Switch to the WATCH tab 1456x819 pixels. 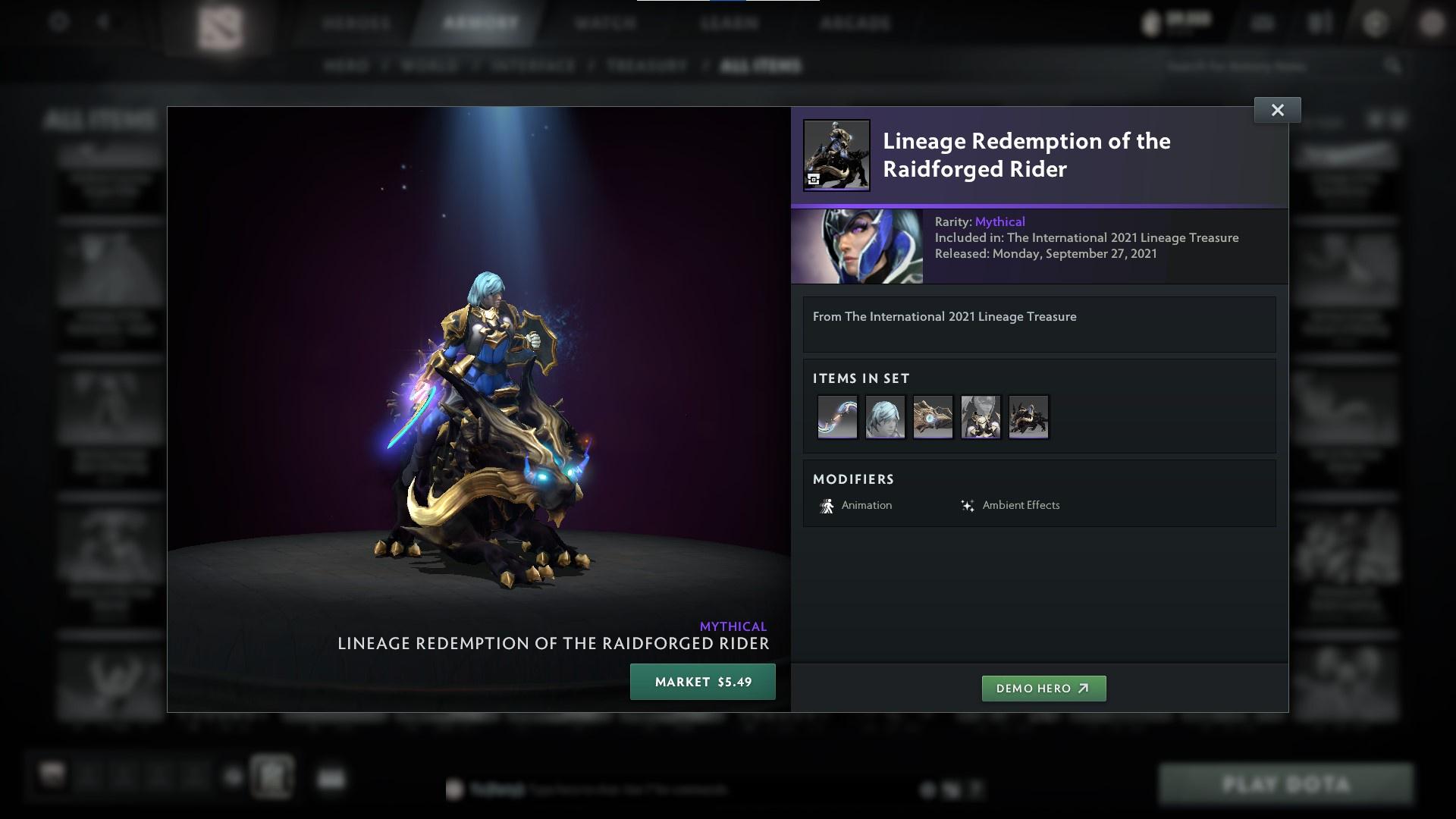603,23
